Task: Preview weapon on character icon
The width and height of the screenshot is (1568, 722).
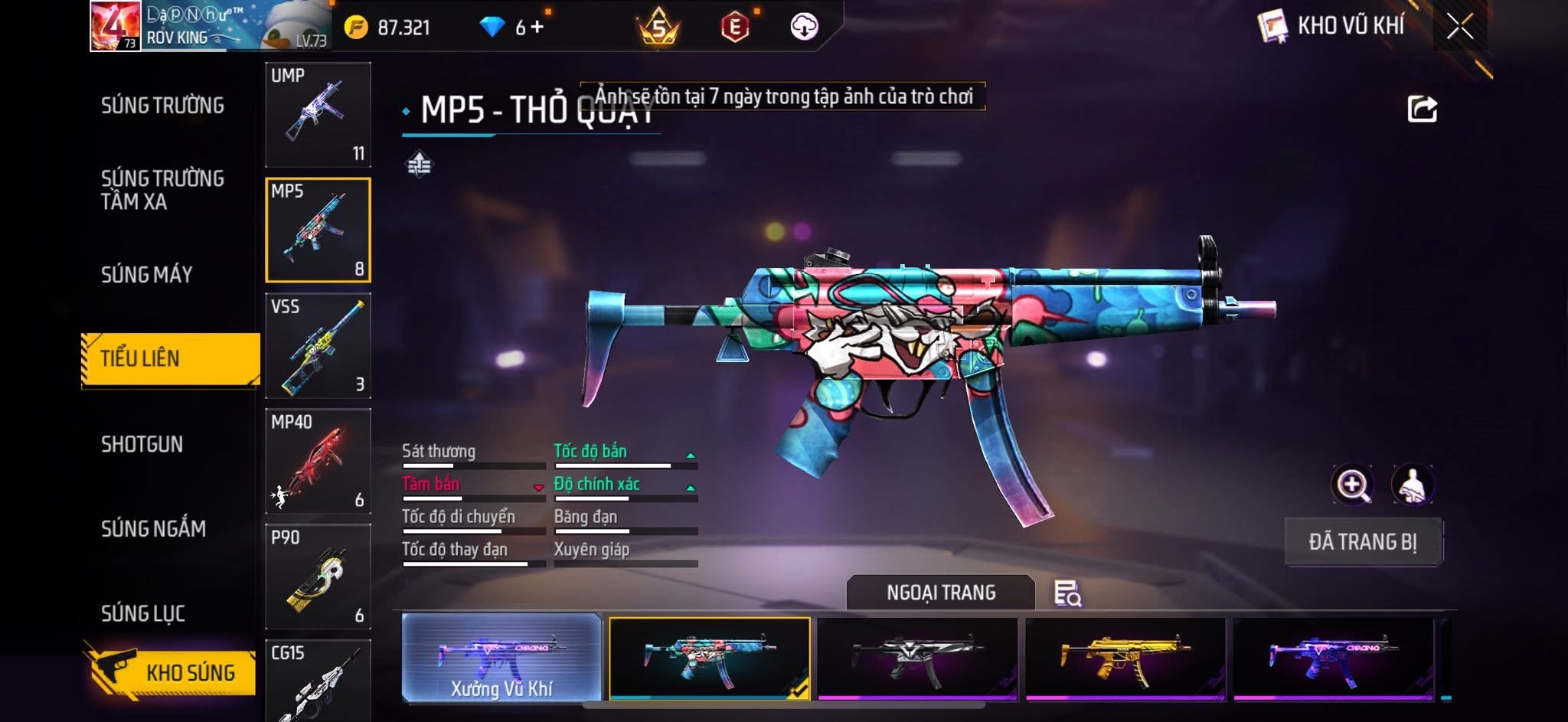Action: (x=1412, y=485)
